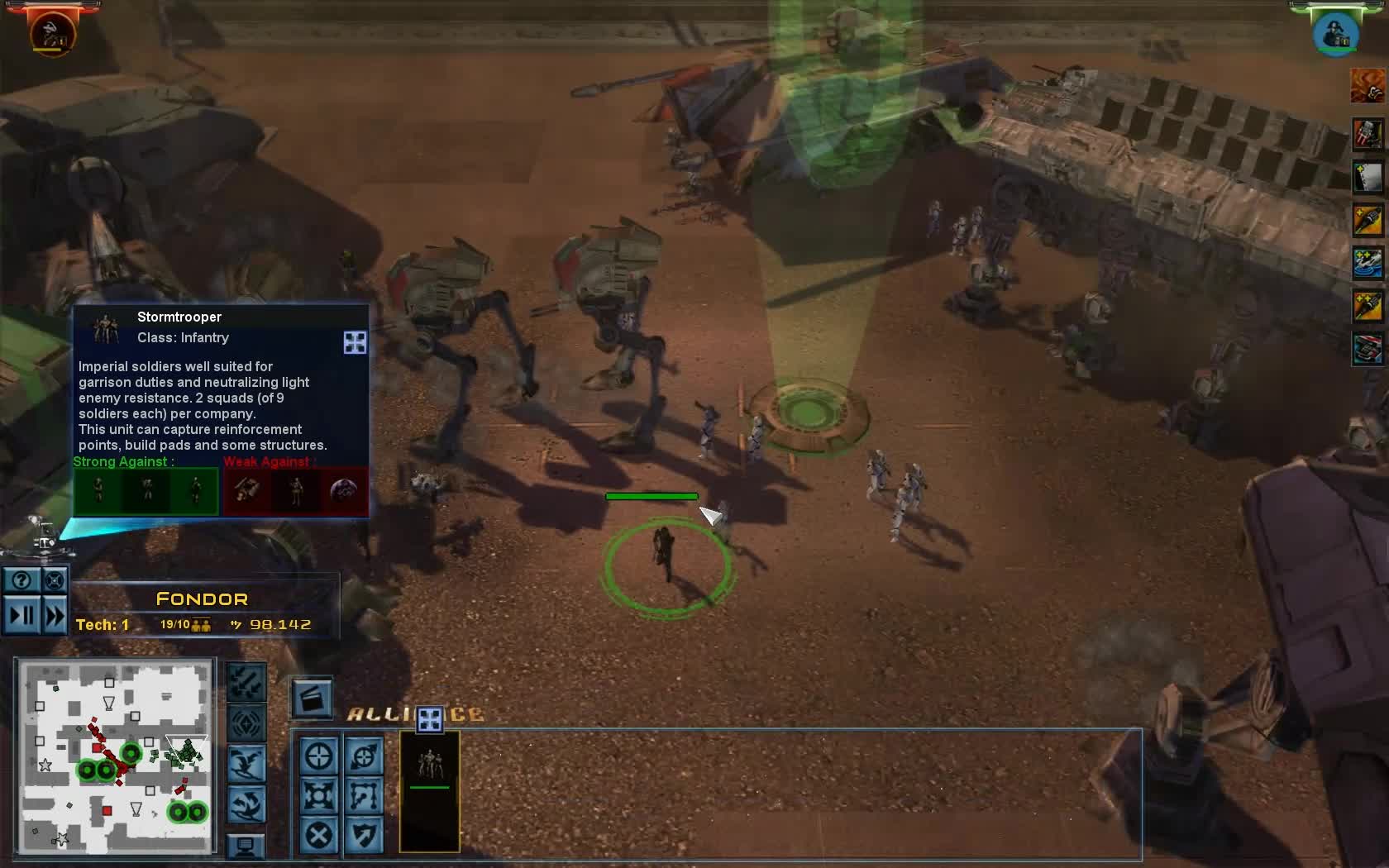
Task: Select the attack-move crosshair command
Action: (x=365, y=756)
